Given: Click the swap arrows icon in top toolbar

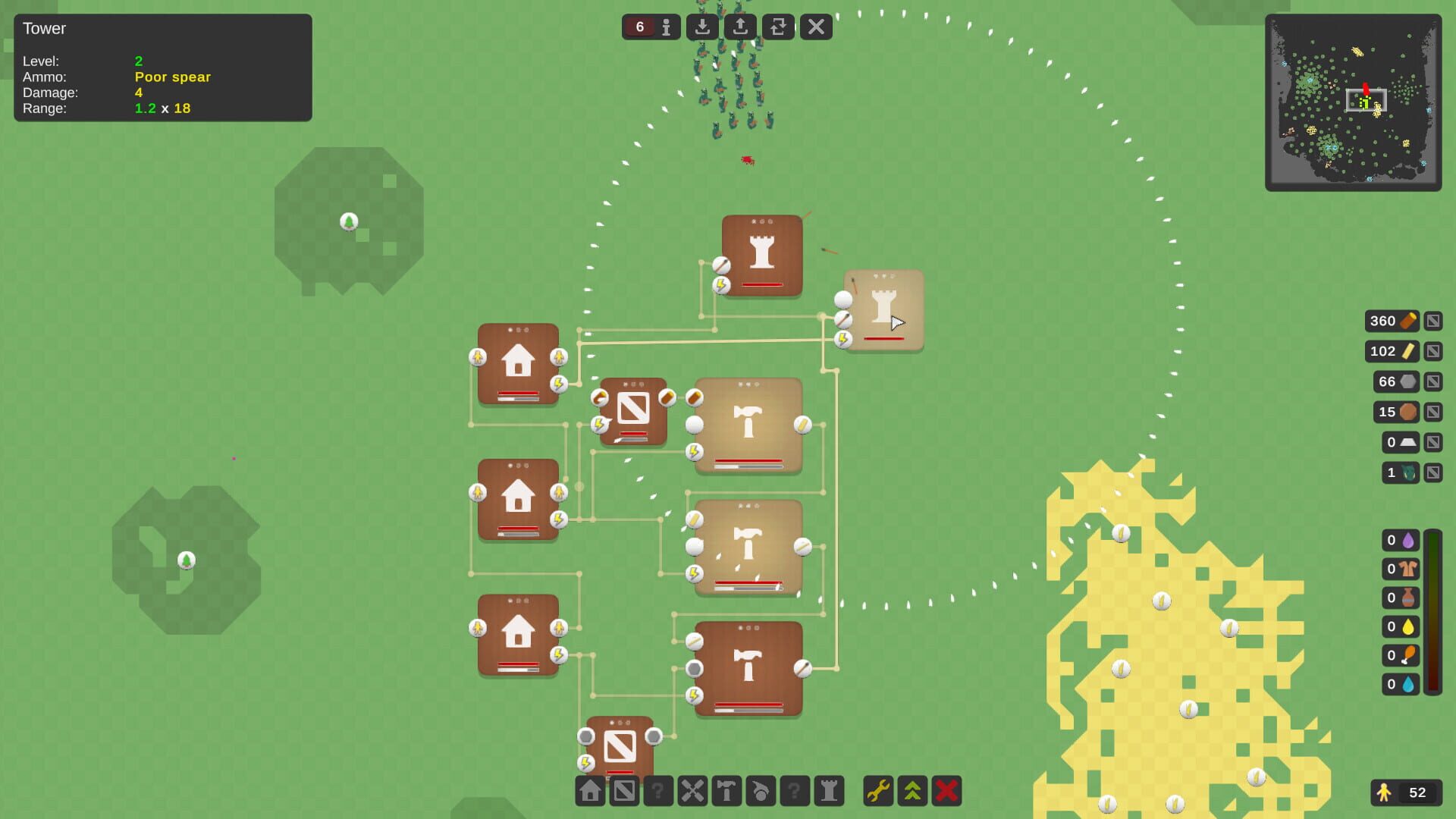Looking at the screenshot, I should tap(778, 27).
